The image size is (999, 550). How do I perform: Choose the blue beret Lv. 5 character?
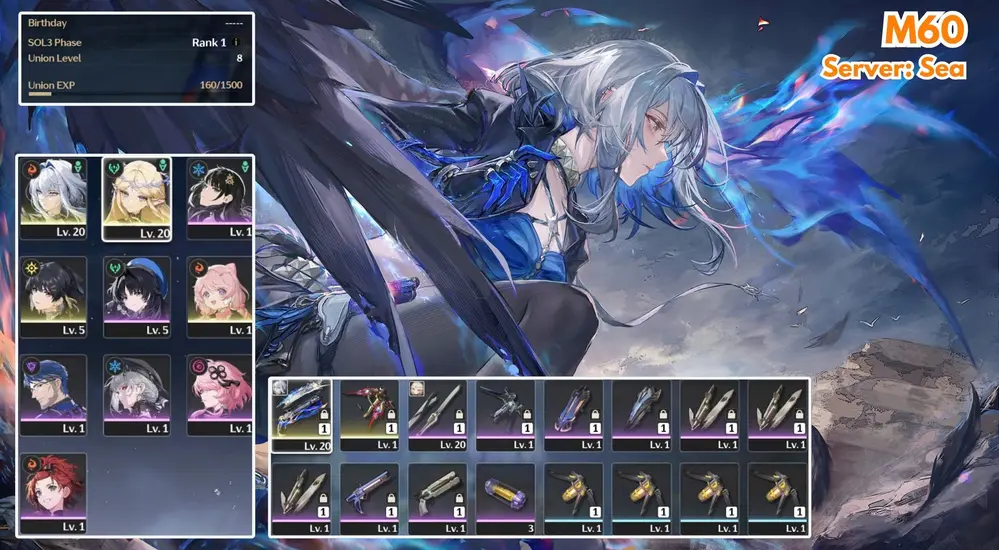(136, 295)
